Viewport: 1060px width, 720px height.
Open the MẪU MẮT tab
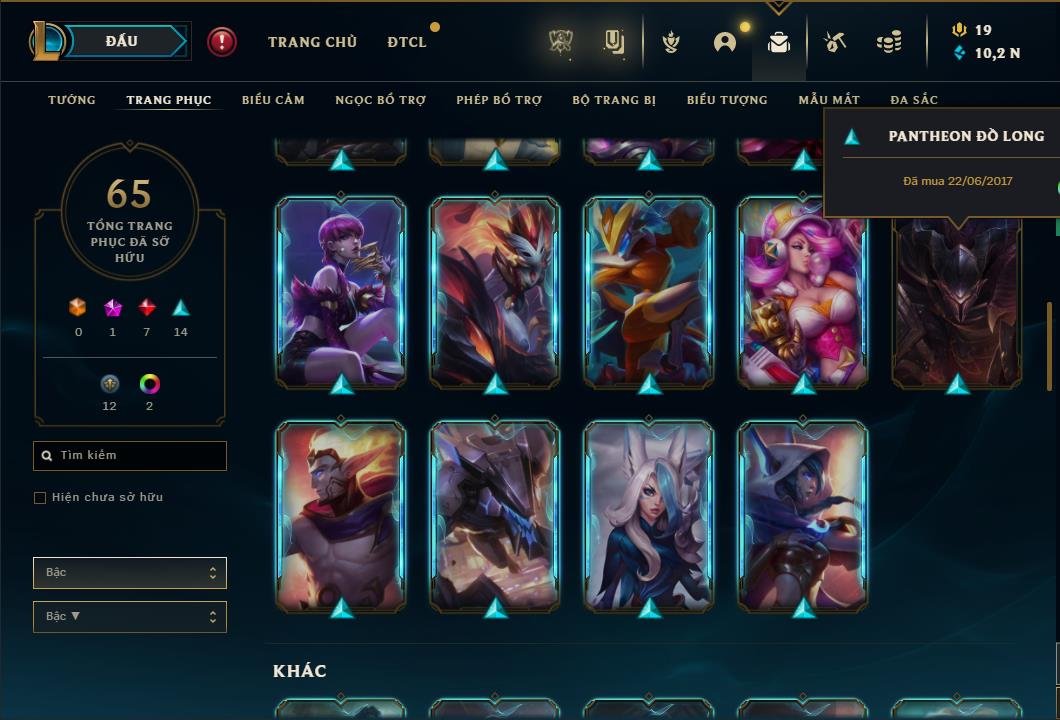[829, 100]
